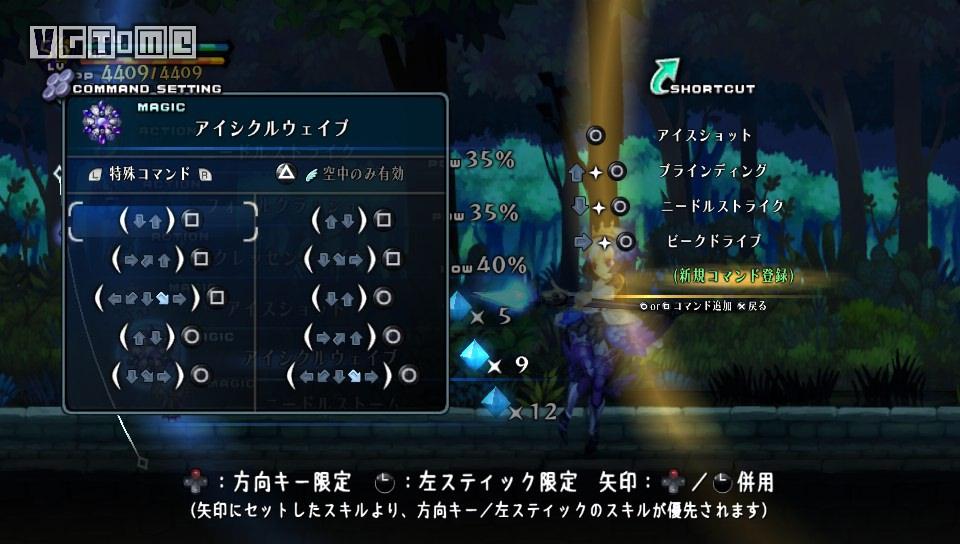This screenshot has width=960, height=544.
Task: Pick the down, down-right, right square command
Action: [x=351, y=259]
